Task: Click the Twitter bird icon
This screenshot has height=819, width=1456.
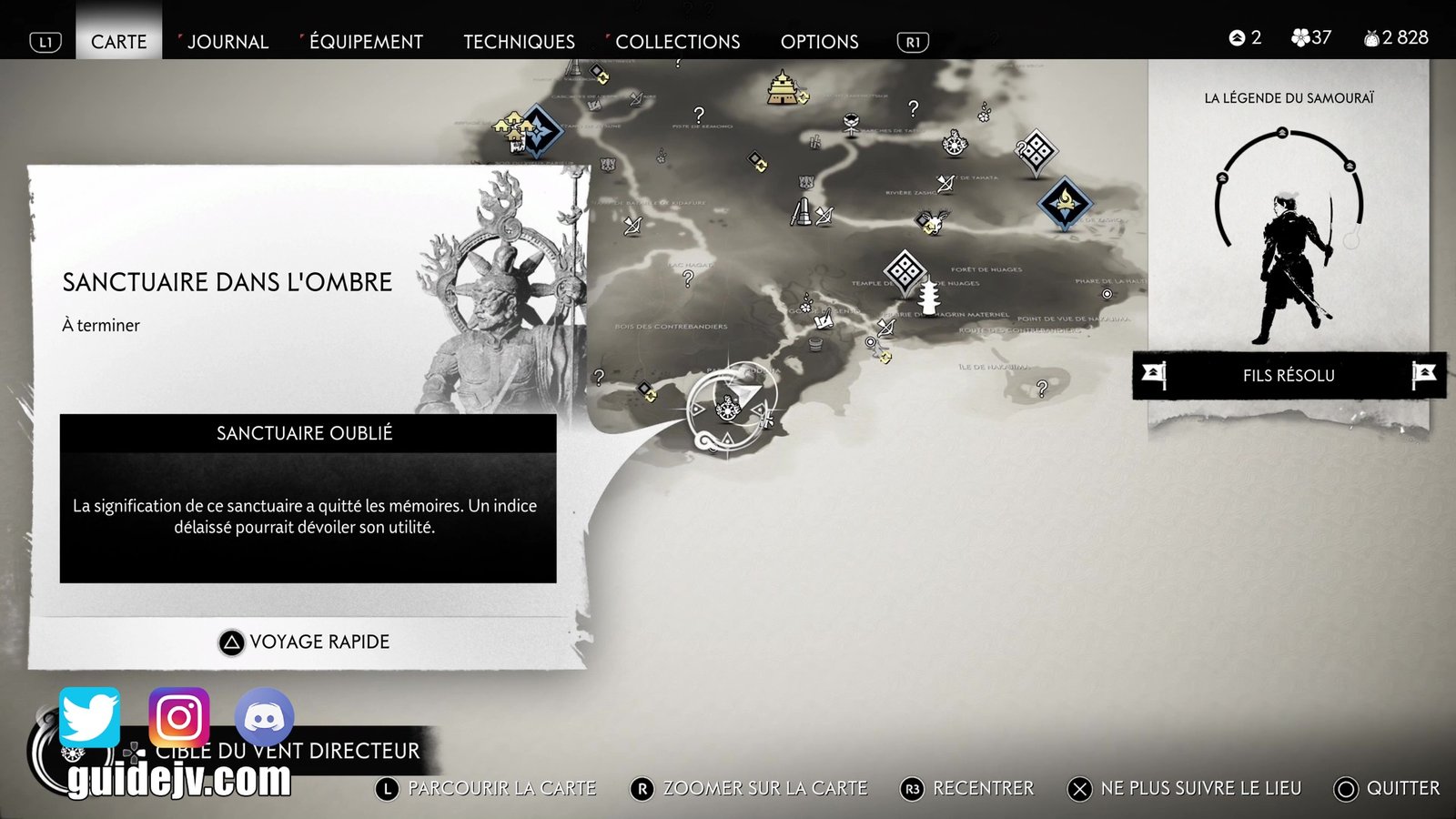Action: 89,717
